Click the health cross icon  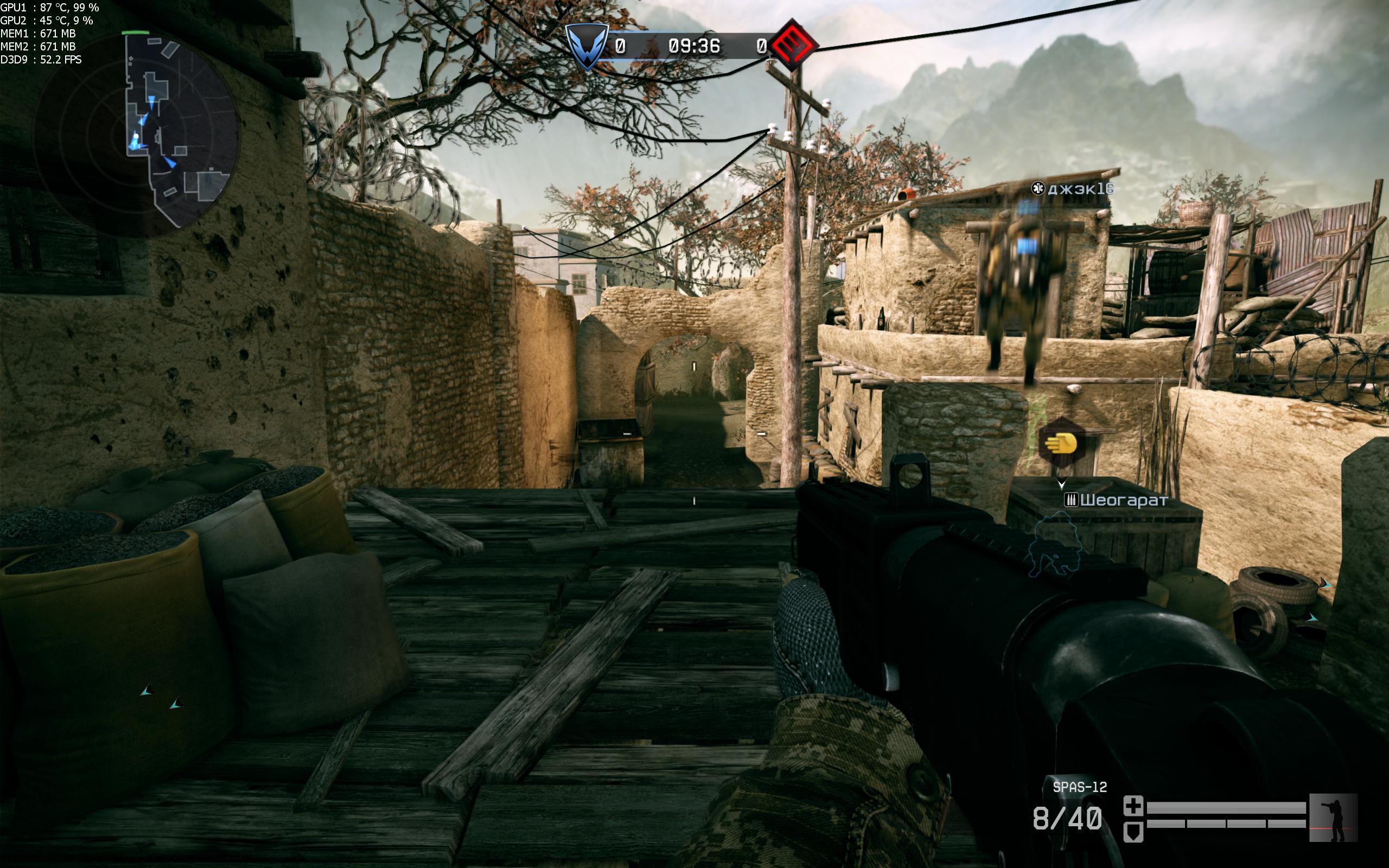[1133, 806]
